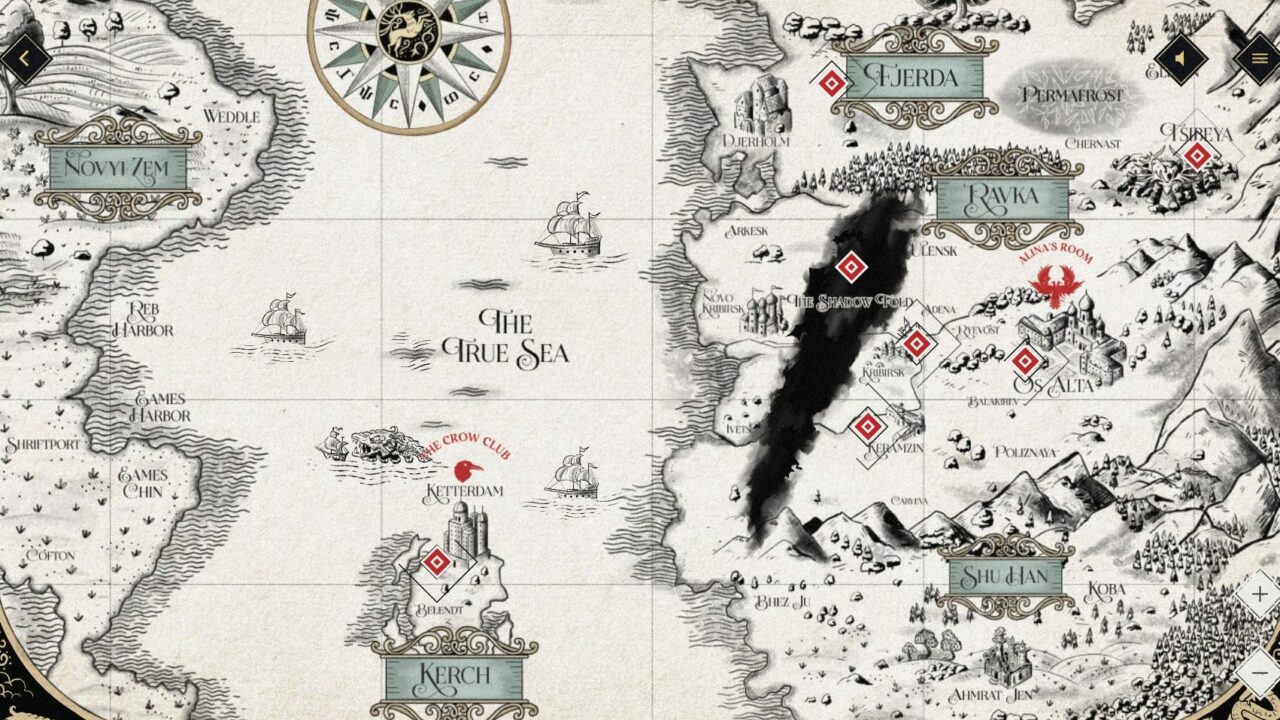Open the Kribirsk diamond marker
Viewport: 1280px width, 720px height.
[917, 345]
